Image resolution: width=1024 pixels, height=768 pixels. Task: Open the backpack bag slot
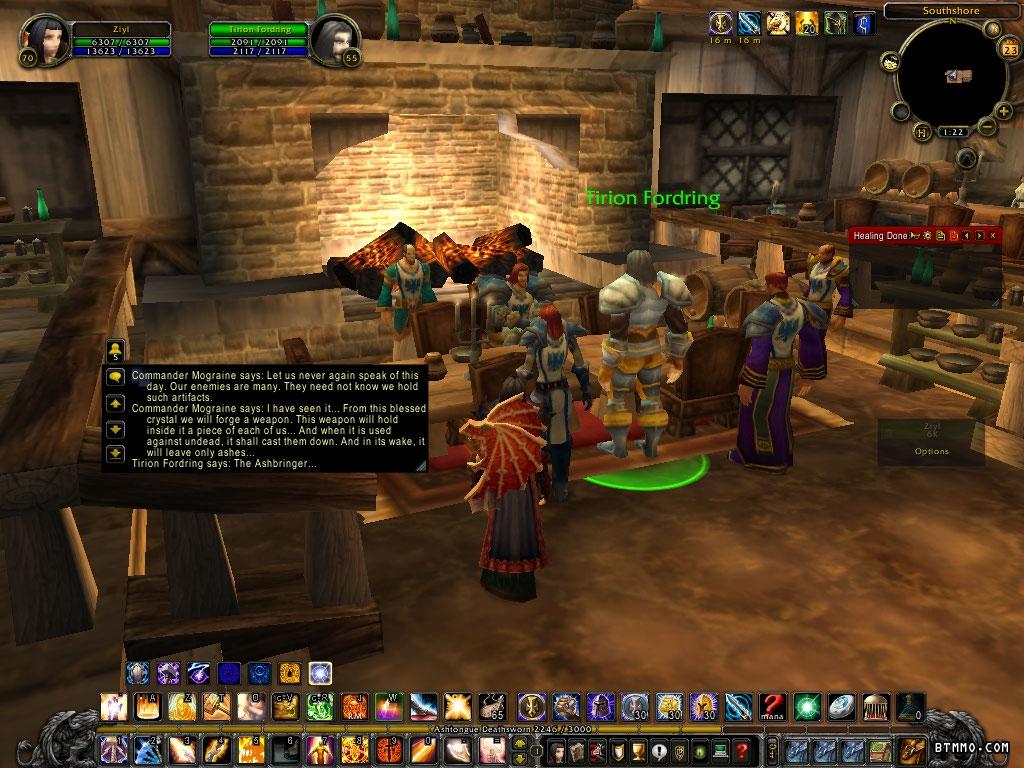[912, 750]
